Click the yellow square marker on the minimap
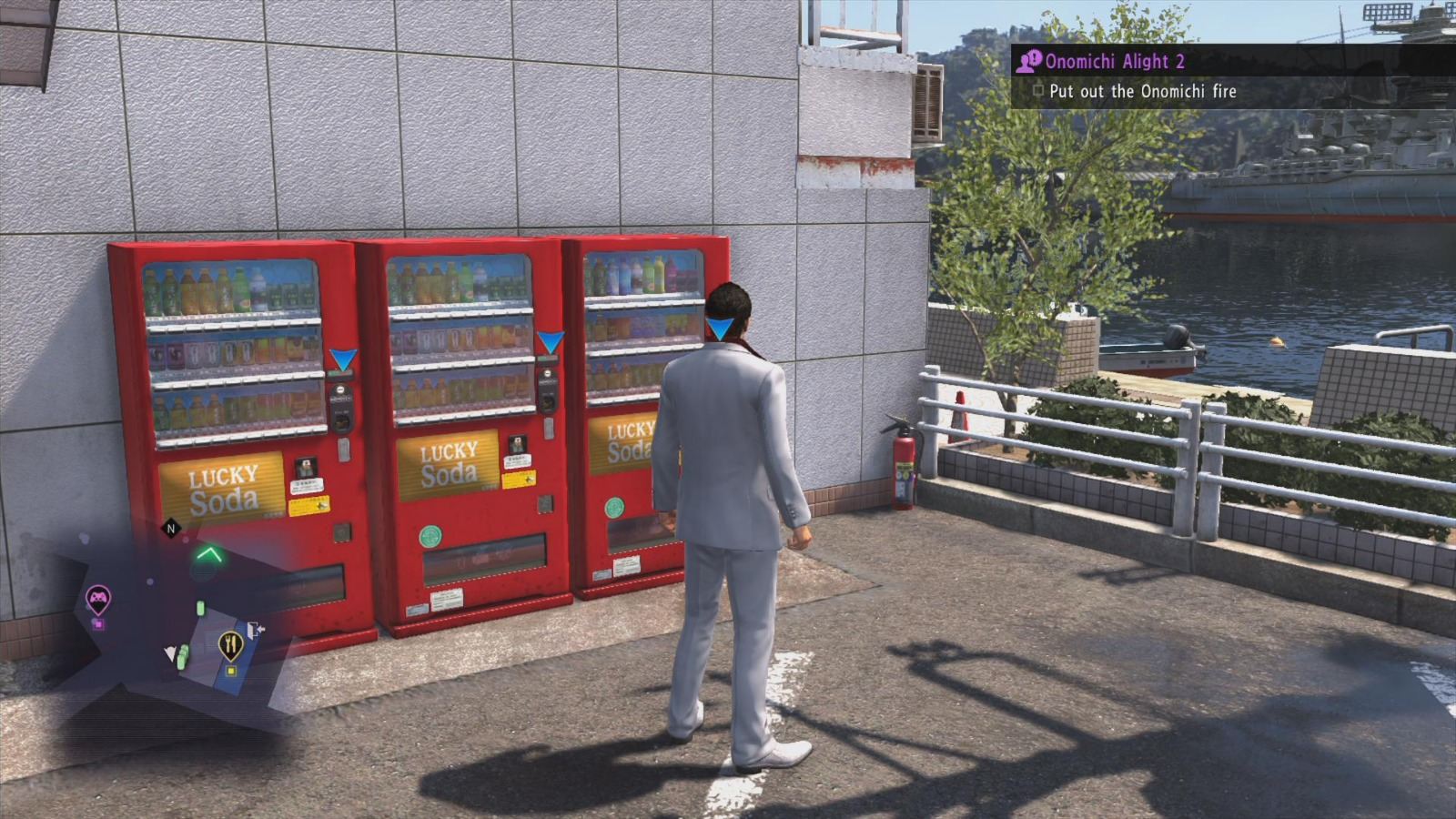The image size is (1456, 819). (x=232, y=670)
